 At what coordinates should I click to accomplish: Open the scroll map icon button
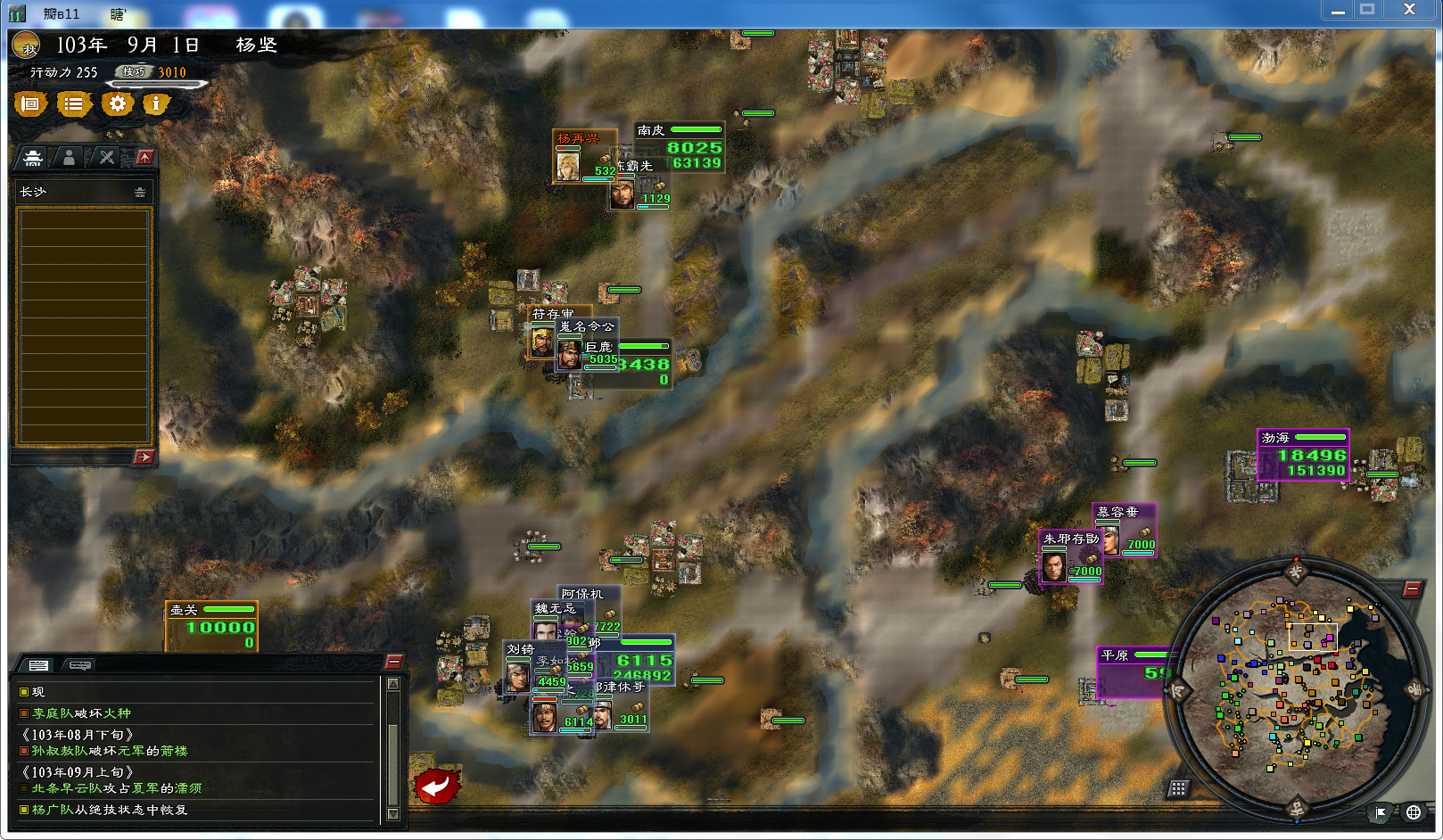(30, 104)
